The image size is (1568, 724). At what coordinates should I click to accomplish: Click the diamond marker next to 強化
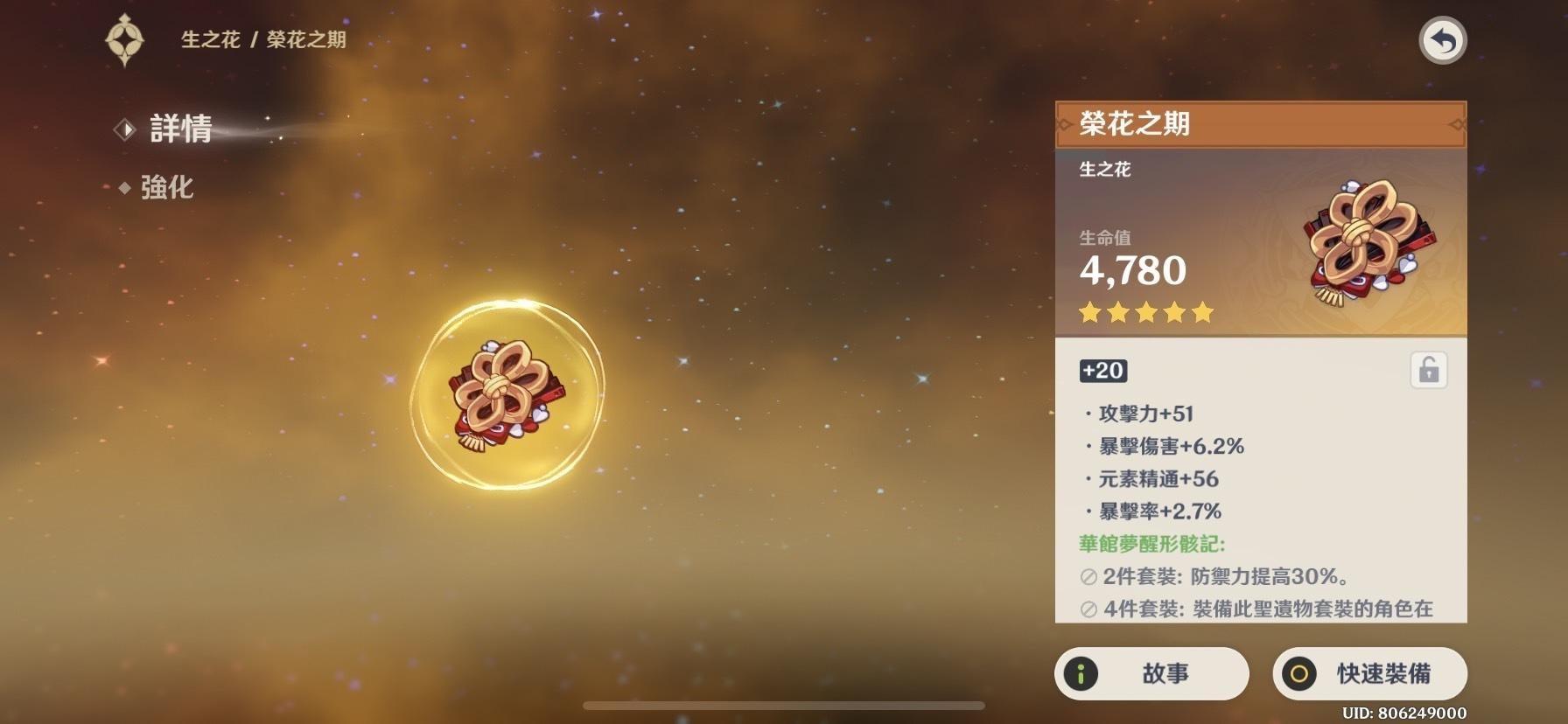(x=125, y=187)
